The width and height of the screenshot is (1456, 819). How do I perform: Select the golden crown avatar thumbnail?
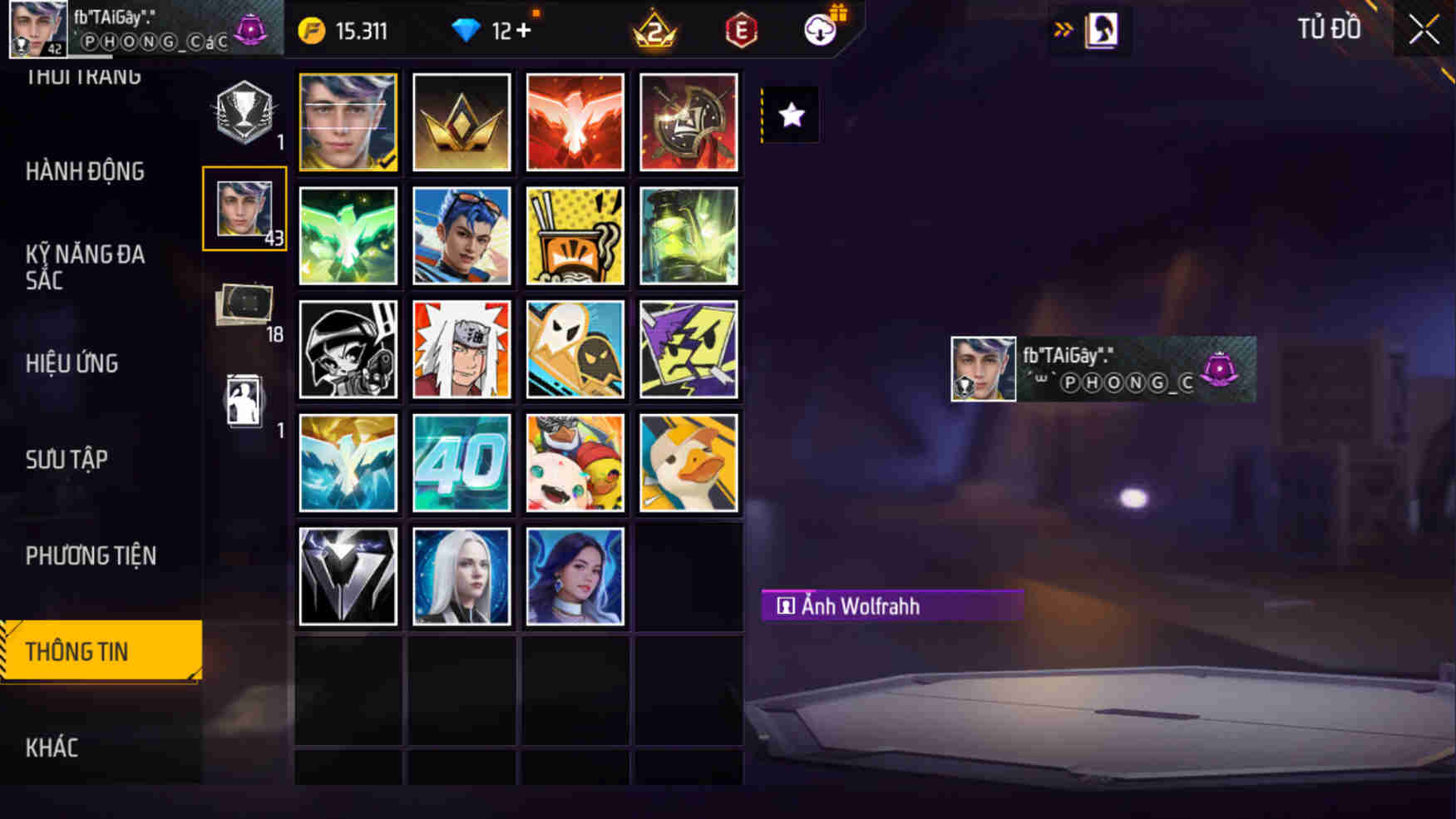click(x=461, y=122)
